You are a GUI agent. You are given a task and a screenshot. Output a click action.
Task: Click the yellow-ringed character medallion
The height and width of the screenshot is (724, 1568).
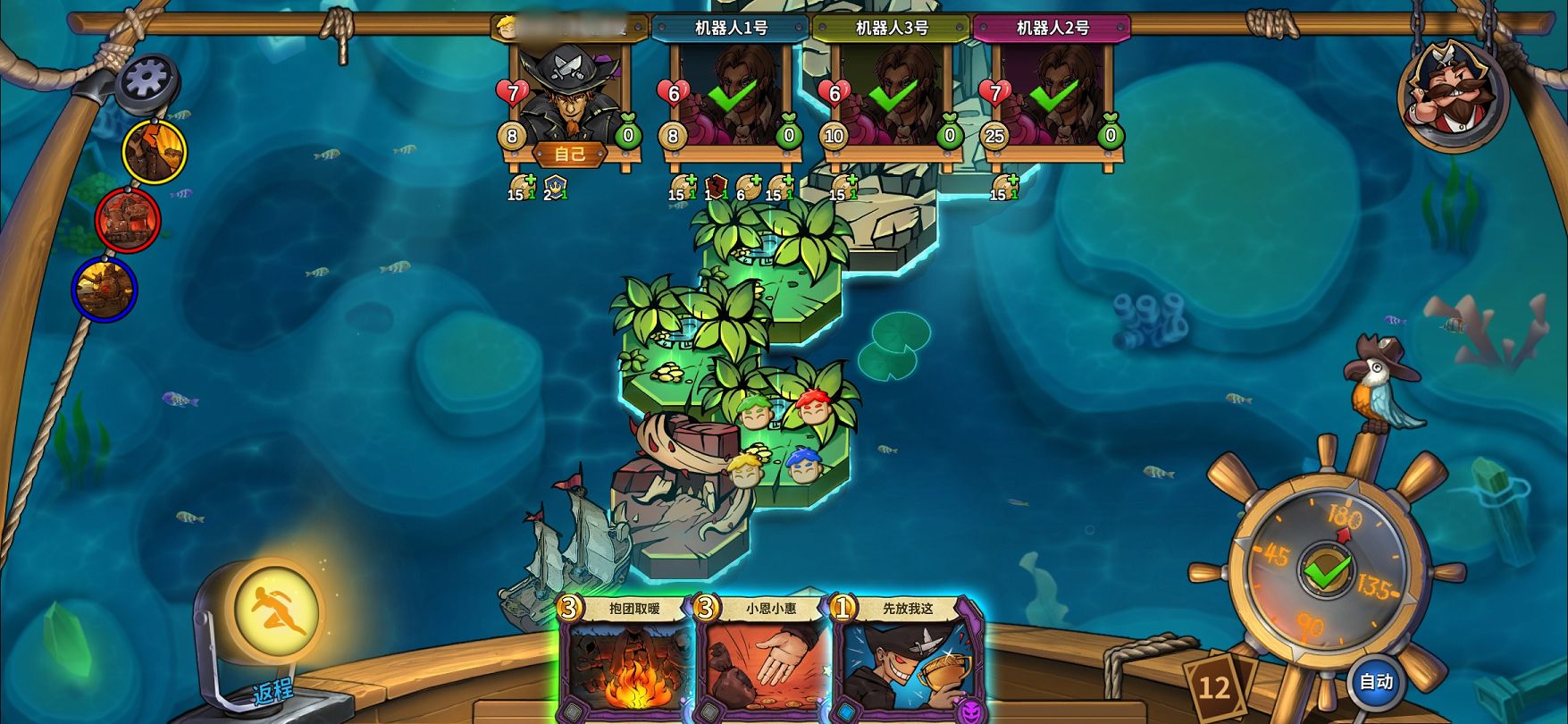155,151
